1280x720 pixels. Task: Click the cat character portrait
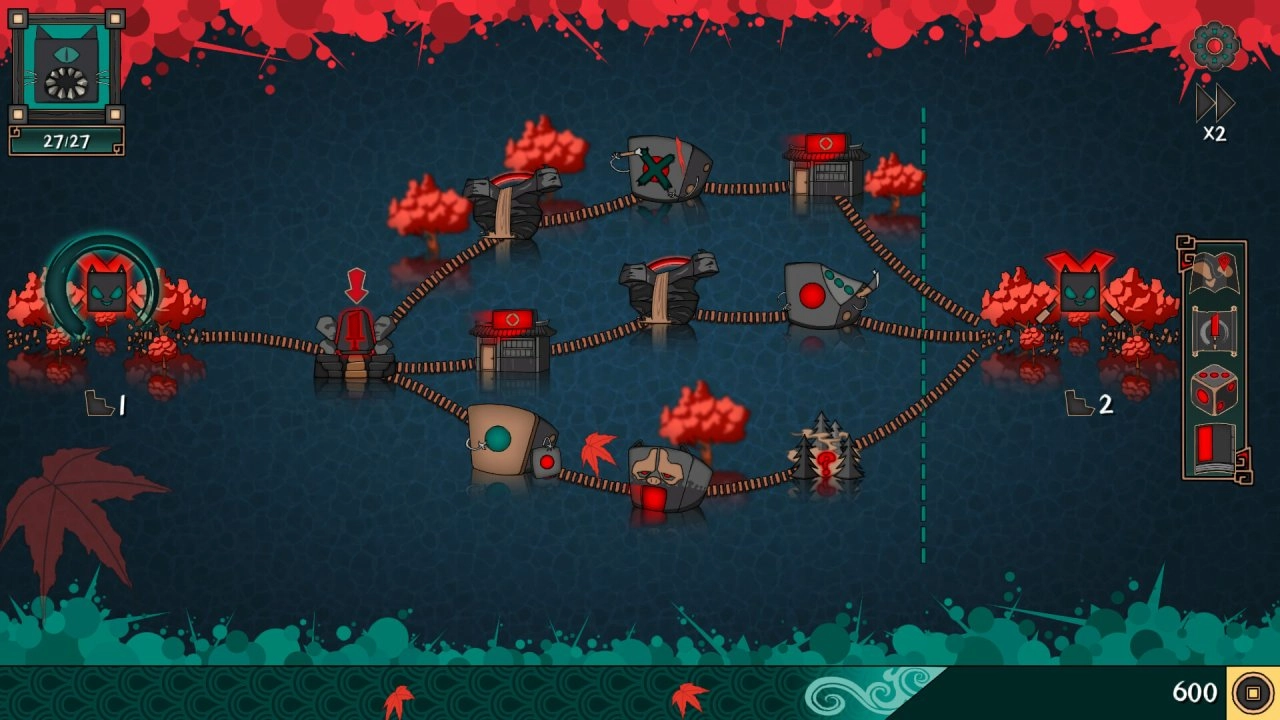coord(67,68)
